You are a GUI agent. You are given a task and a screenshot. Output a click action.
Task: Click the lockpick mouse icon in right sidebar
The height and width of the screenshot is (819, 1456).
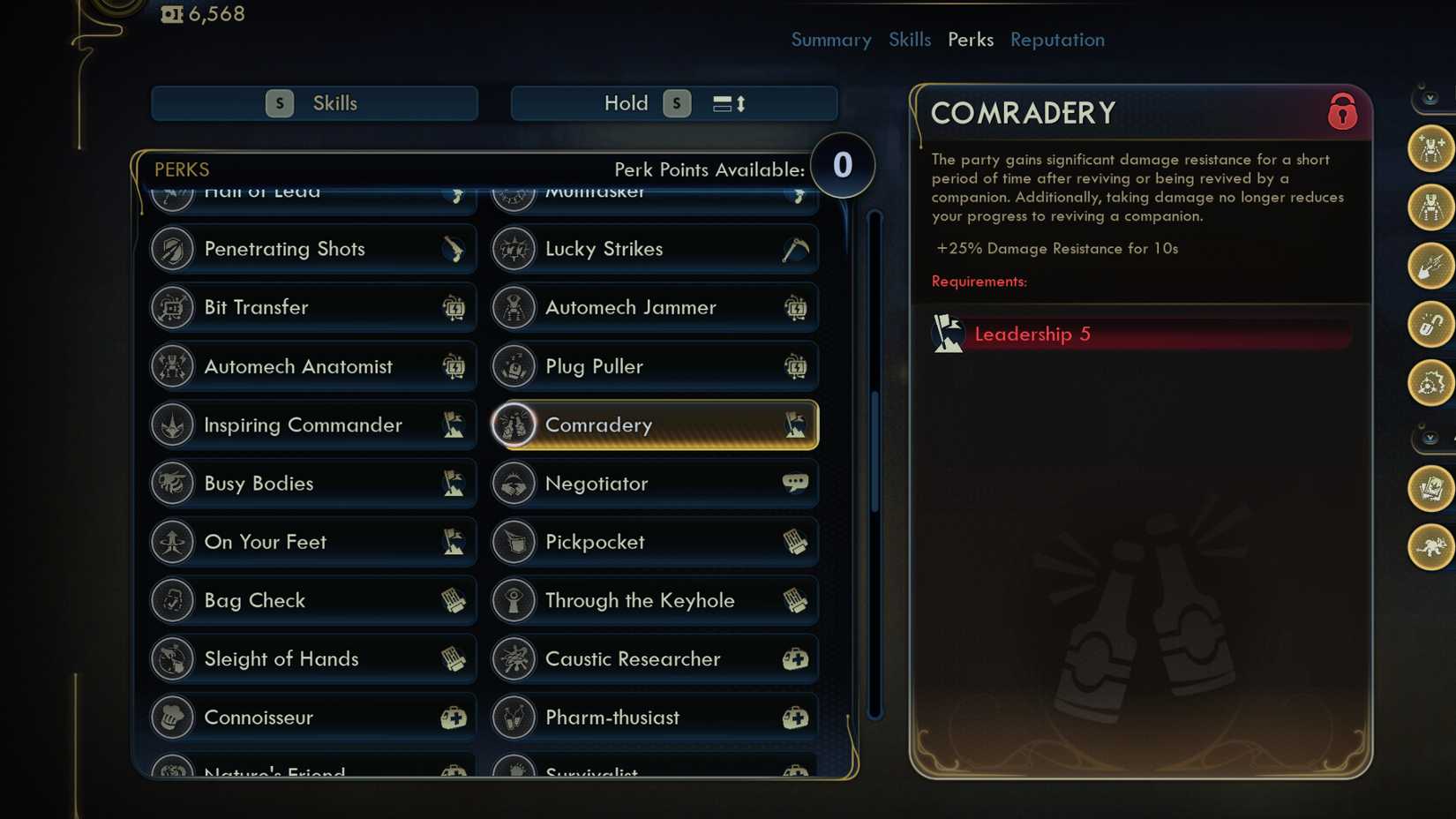pyautogui.click(x=1430, y=327)
